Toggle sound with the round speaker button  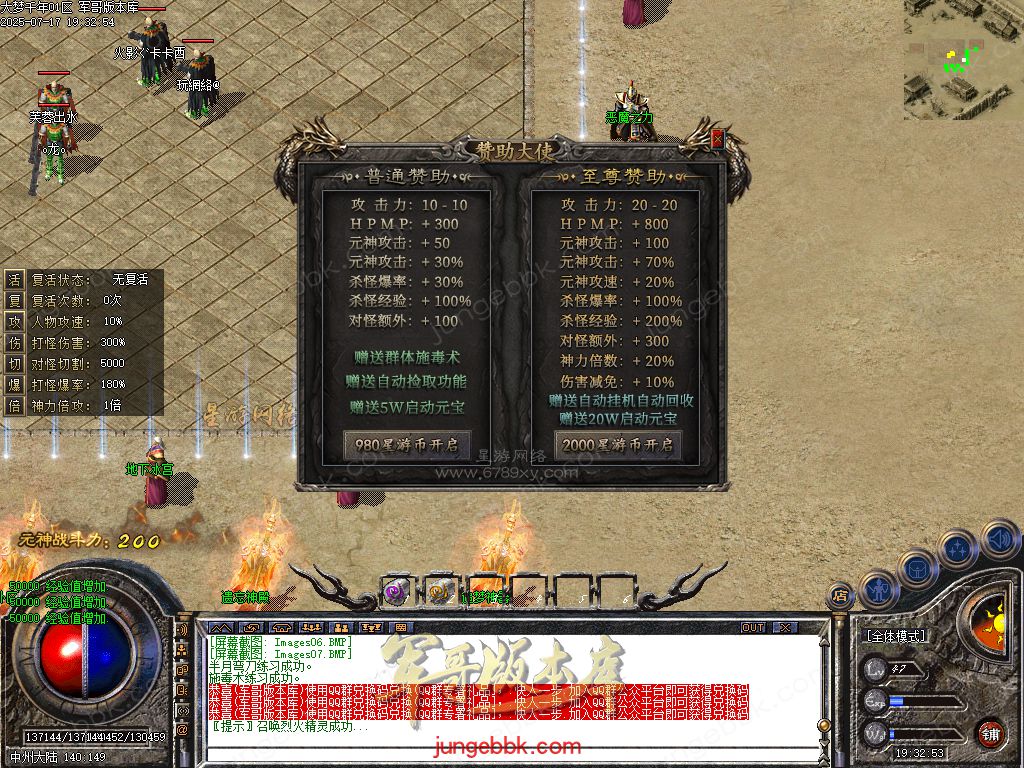(x=999, y=540)
